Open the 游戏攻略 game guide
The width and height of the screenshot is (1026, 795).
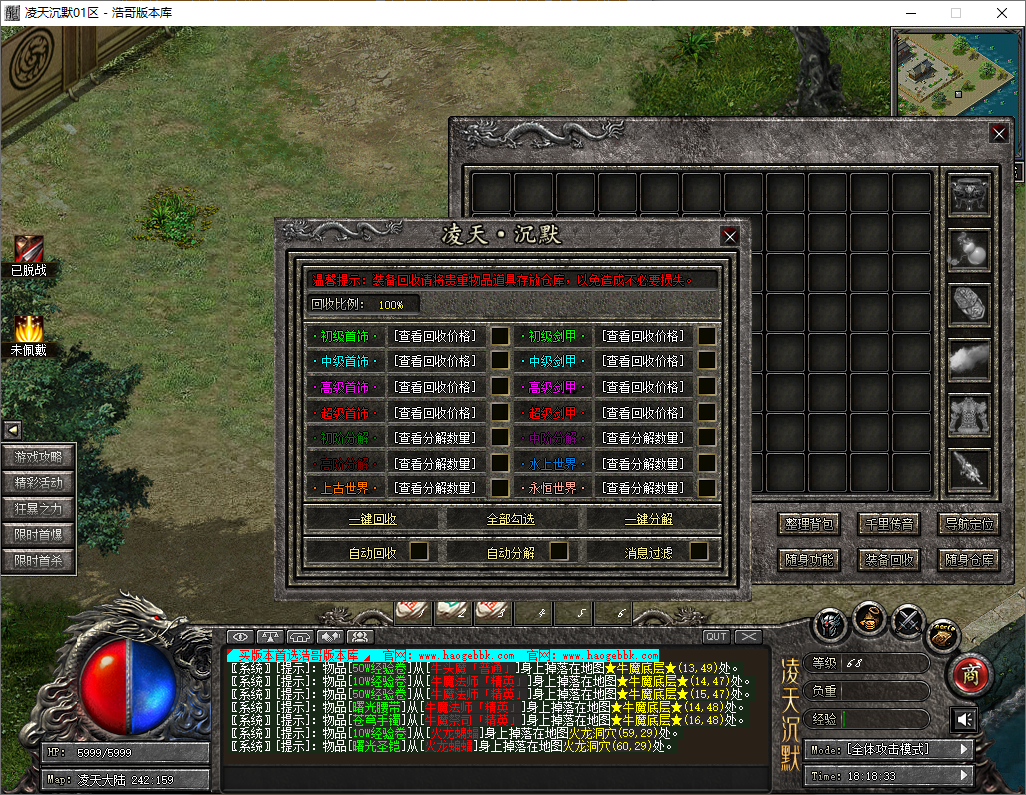(38, 457)
